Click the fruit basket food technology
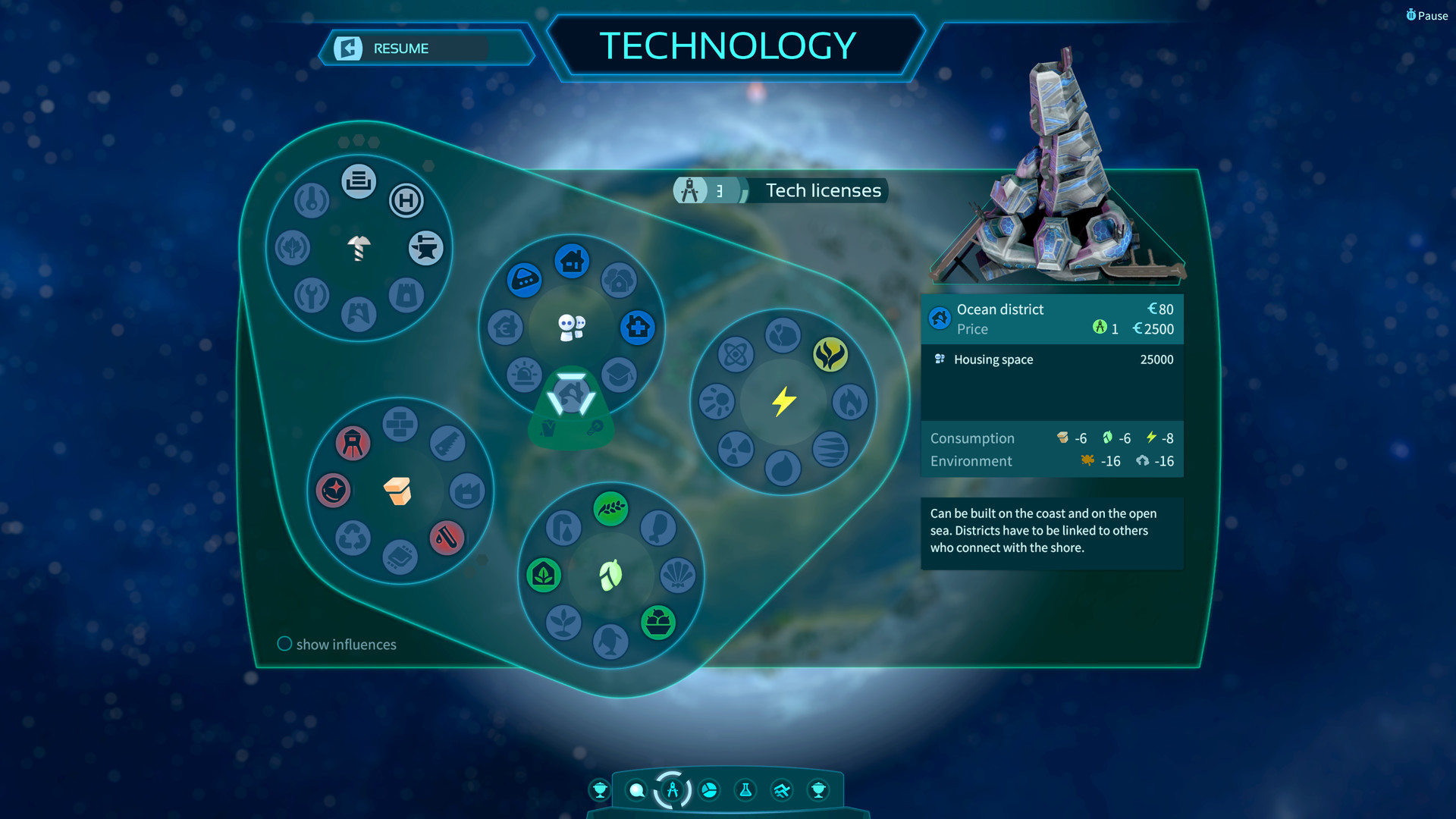 coord(658,622)
